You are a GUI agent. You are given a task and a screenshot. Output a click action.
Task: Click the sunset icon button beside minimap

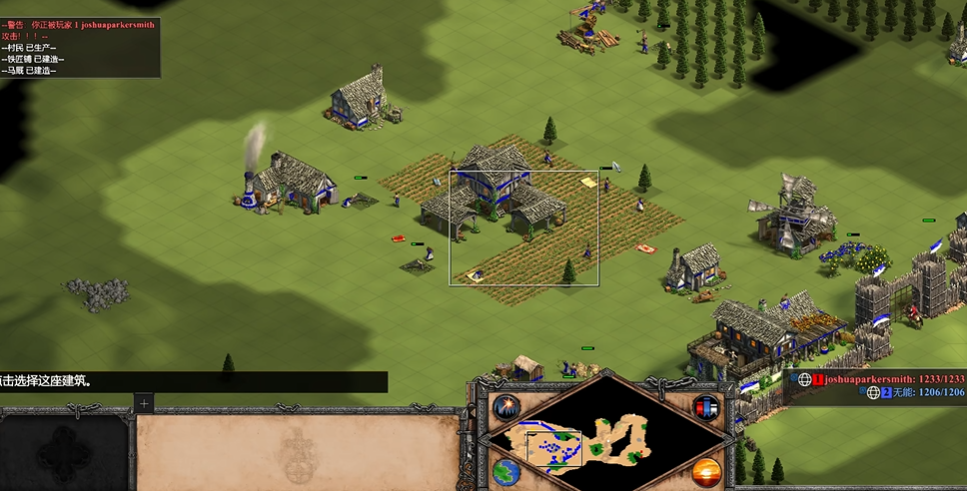(x=706, y=470)
